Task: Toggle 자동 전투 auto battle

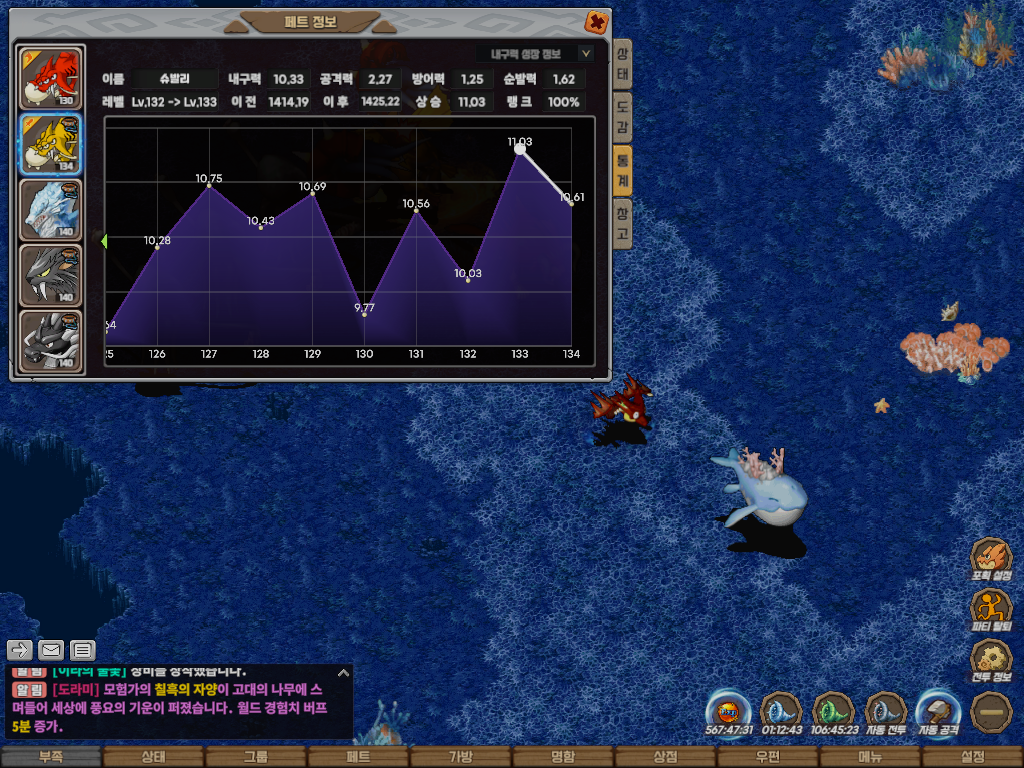Action: point(886,713)
